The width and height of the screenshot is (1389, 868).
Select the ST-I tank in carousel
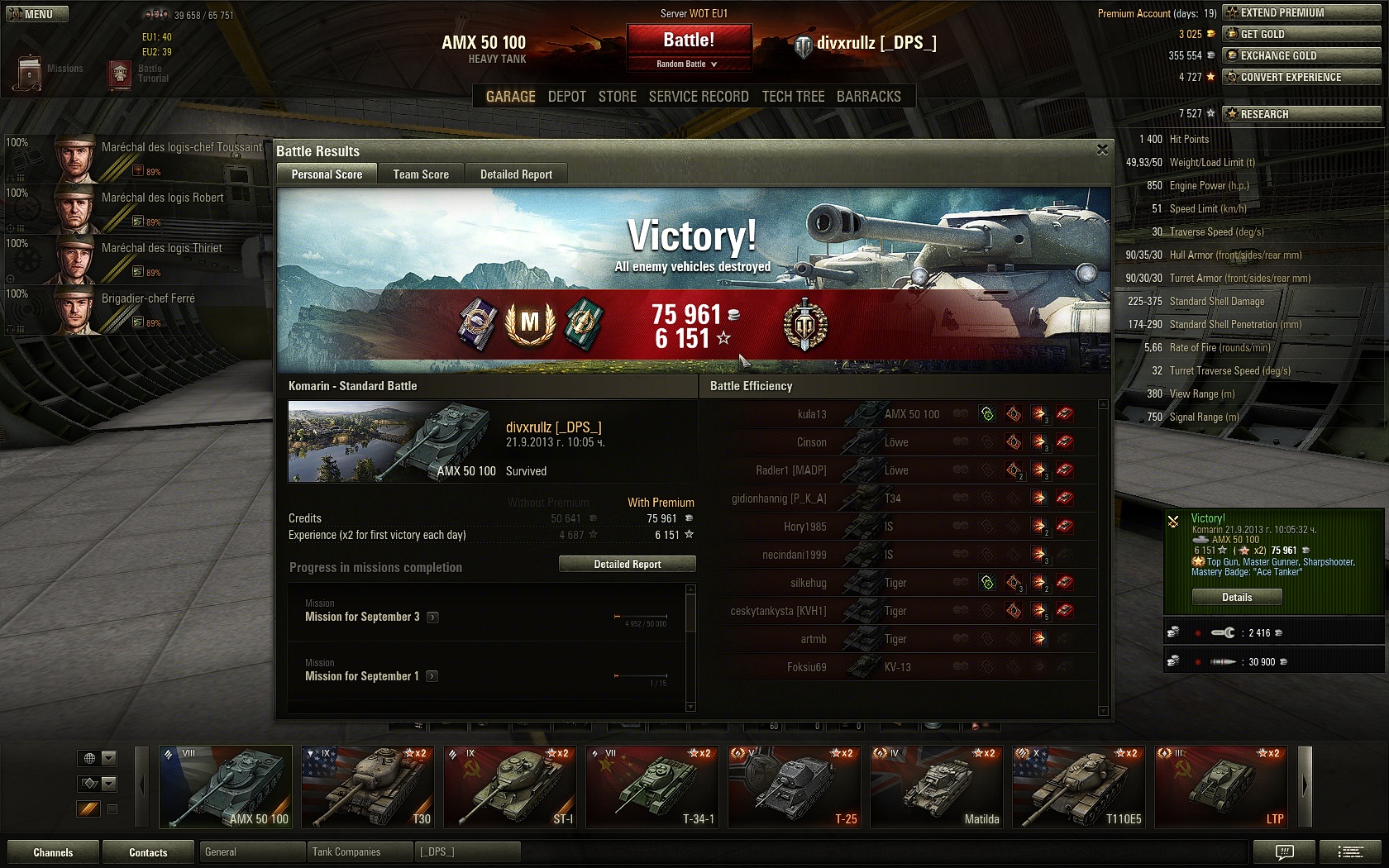[510, 787]
